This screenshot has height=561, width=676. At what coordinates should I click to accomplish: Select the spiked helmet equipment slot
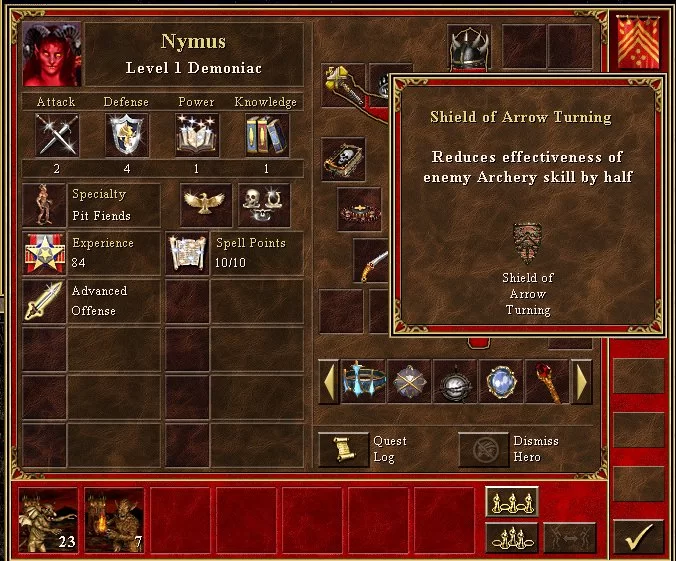point(469,47)
